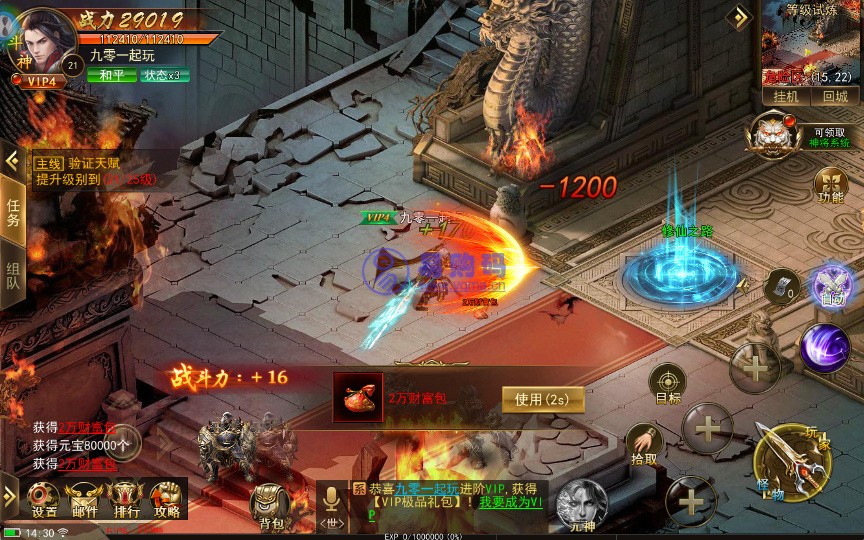
Task: Click the 我要成为VIP chat link
Action: [x=509, y=502]
